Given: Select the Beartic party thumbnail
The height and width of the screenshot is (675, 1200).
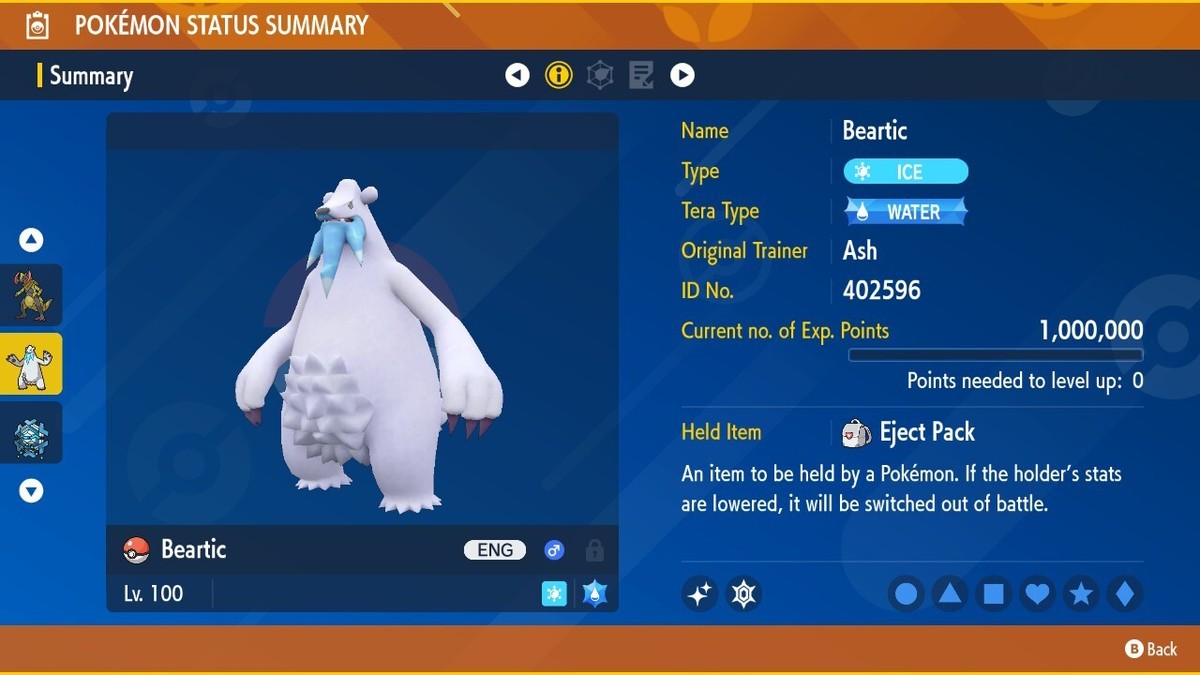Looking at the screenshot, I should pos(32,364).
